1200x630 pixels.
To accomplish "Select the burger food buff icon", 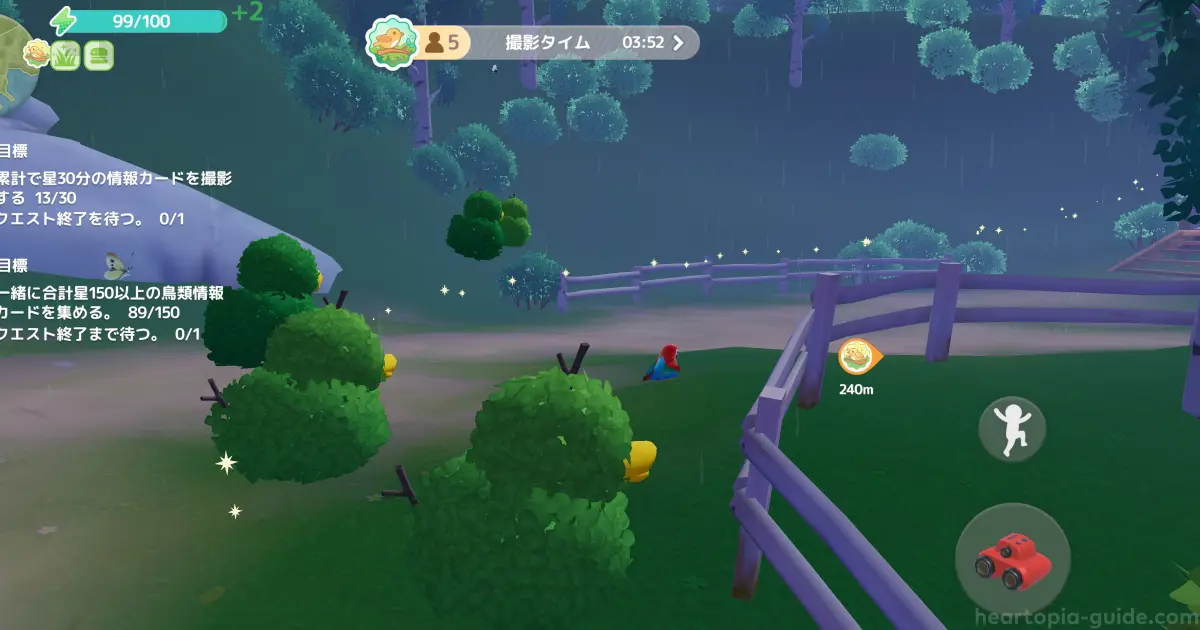I will (98, 55).
